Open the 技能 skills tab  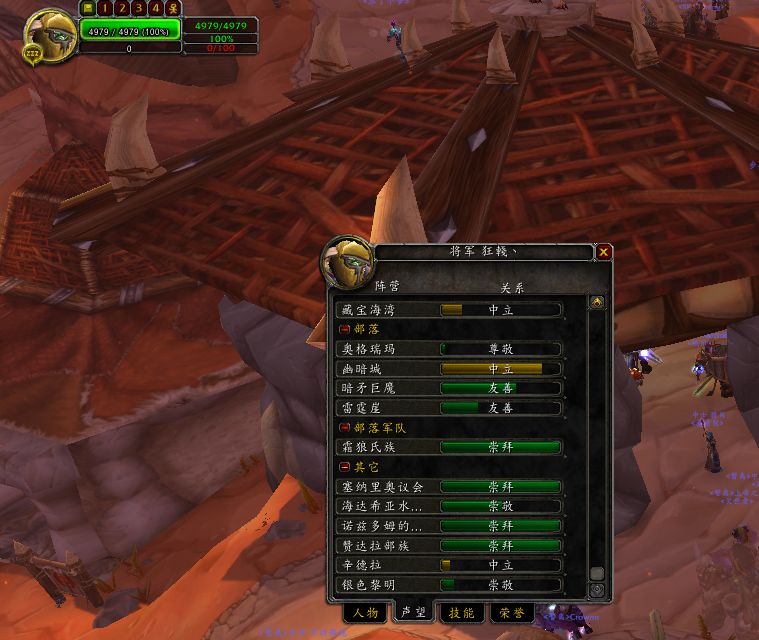click(461, 613)
